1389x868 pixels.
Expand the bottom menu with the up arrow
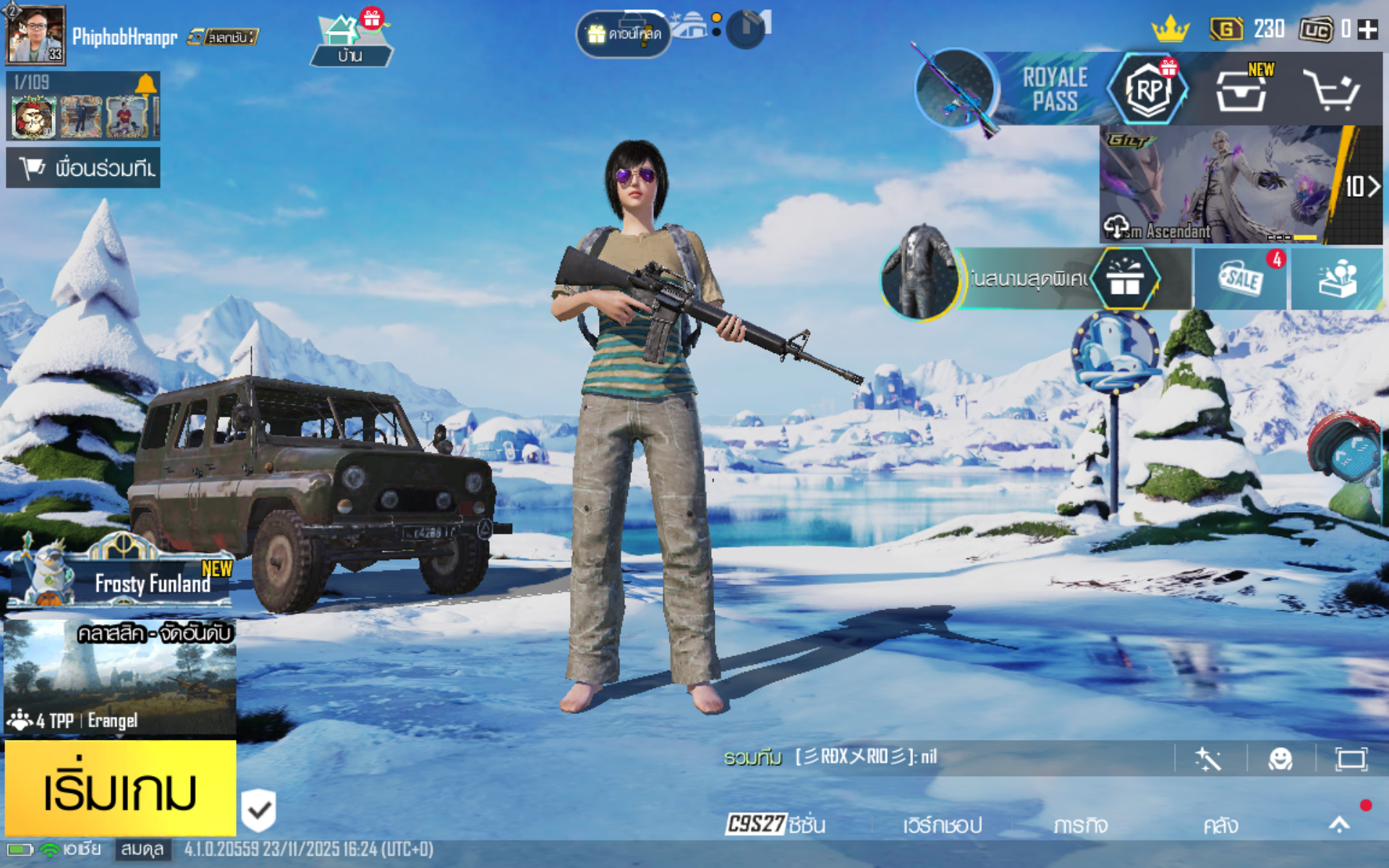1339,825
